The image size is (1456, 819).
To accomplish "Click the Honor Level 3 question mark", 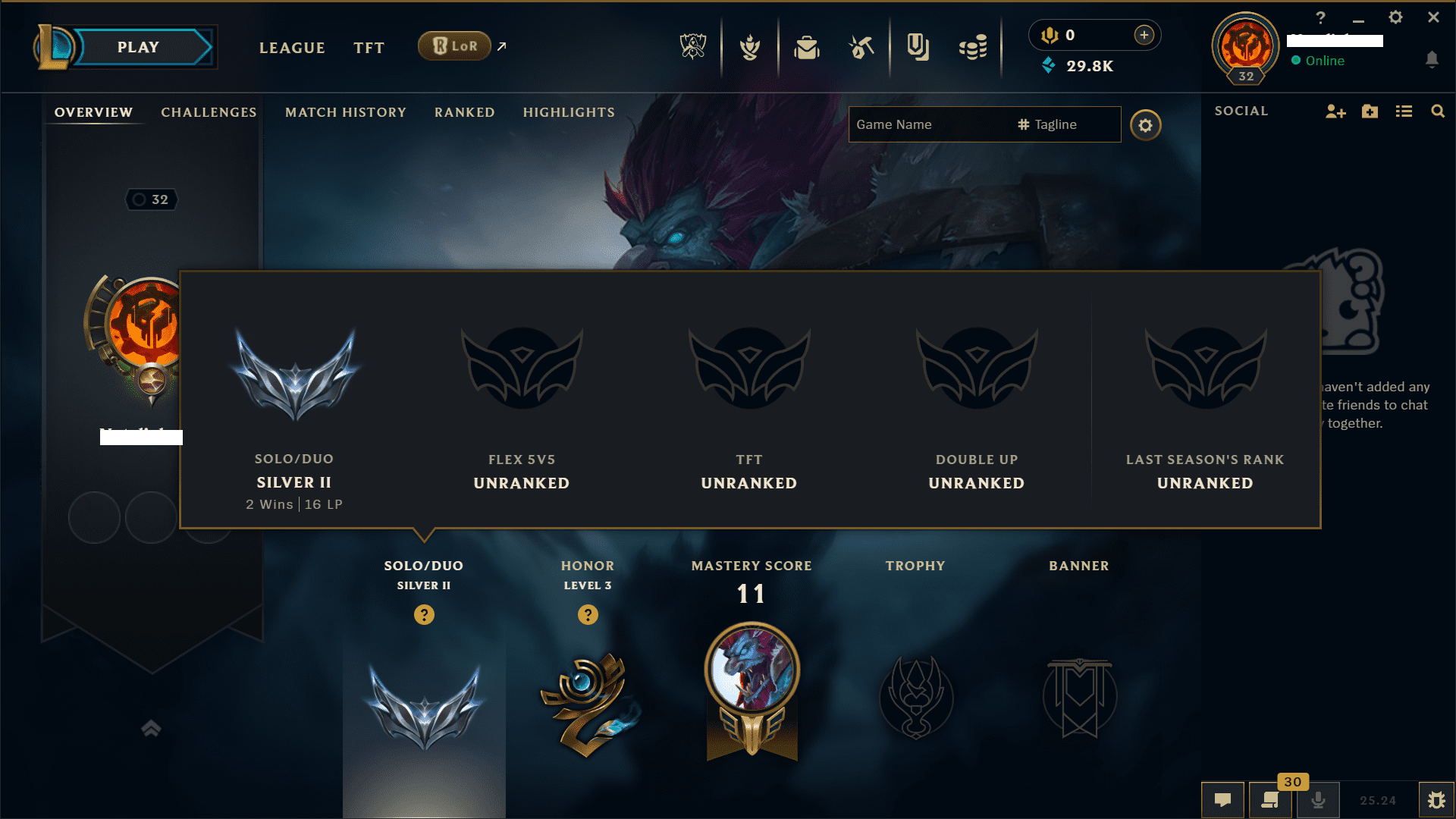I will tap(588, 615).
